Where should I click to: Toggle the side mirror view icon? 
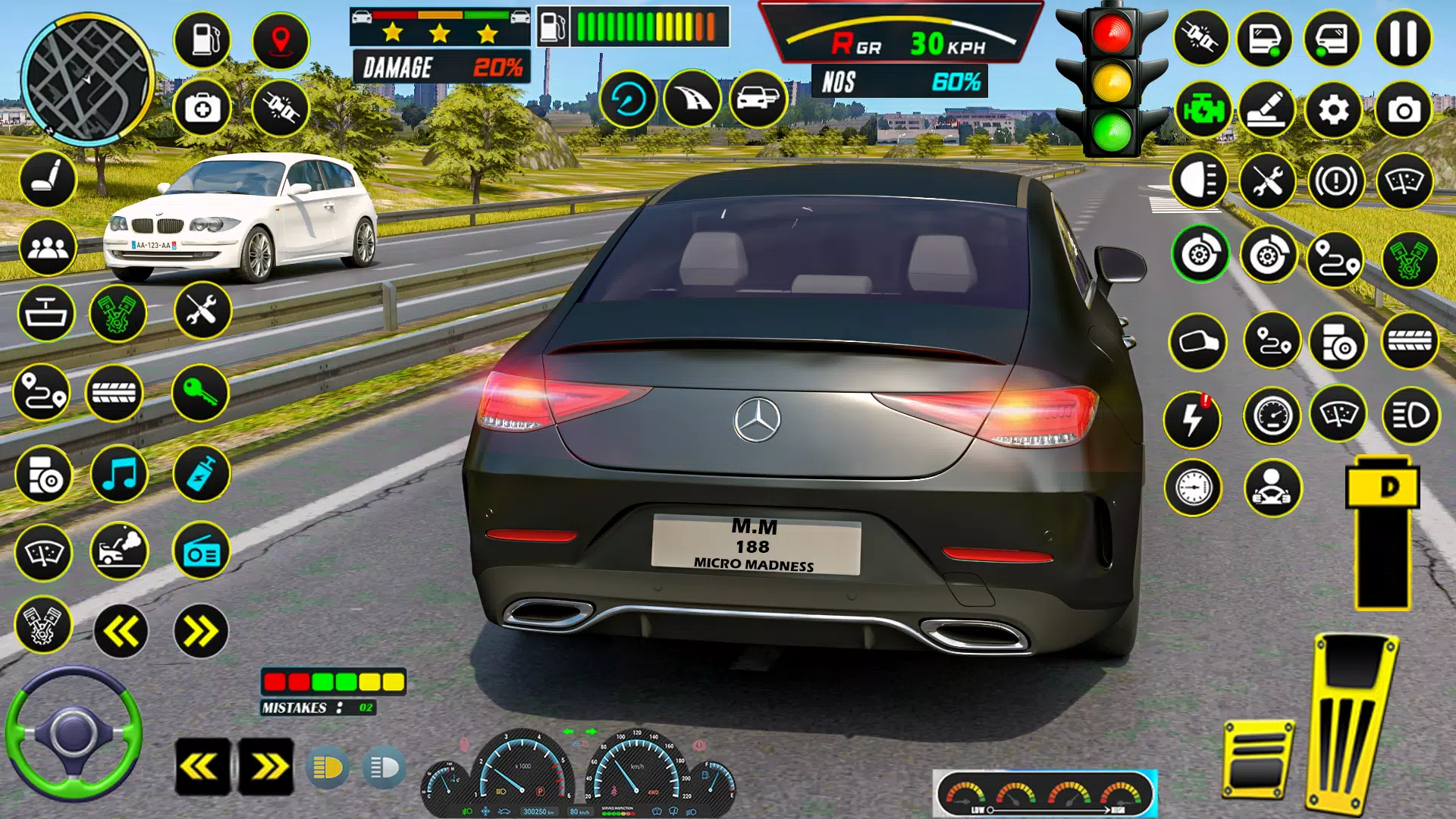click(x=1198, y=342)
